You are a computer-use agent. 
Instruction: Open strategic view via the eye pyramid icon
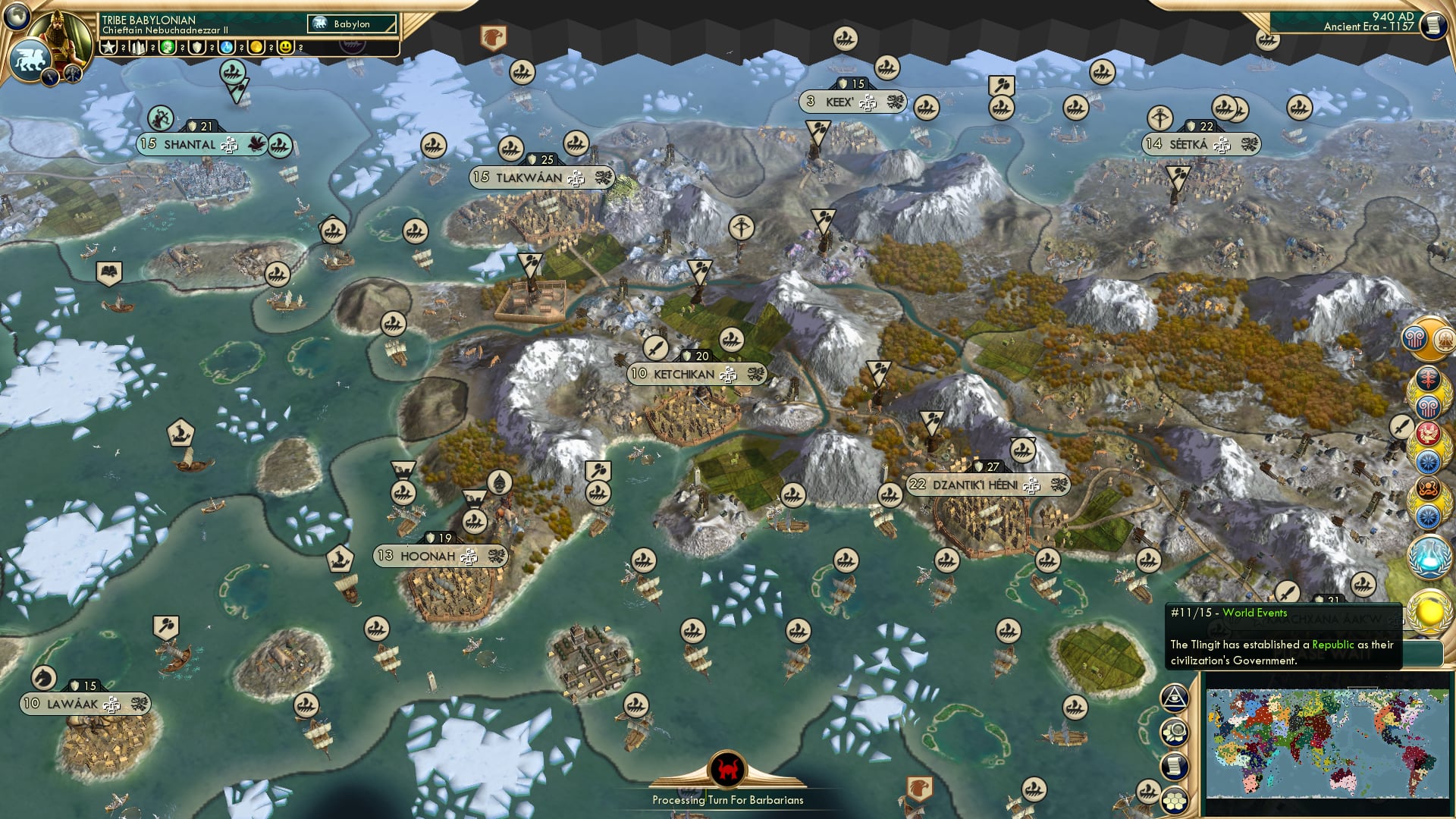1175,698
